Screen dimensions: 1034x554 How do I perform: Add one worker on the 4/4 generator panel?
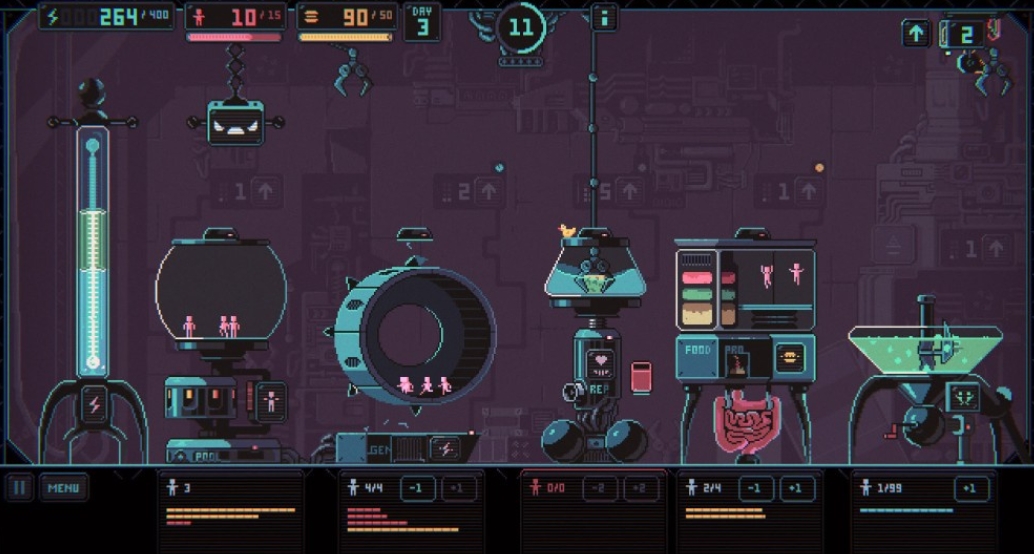[458, 489]
